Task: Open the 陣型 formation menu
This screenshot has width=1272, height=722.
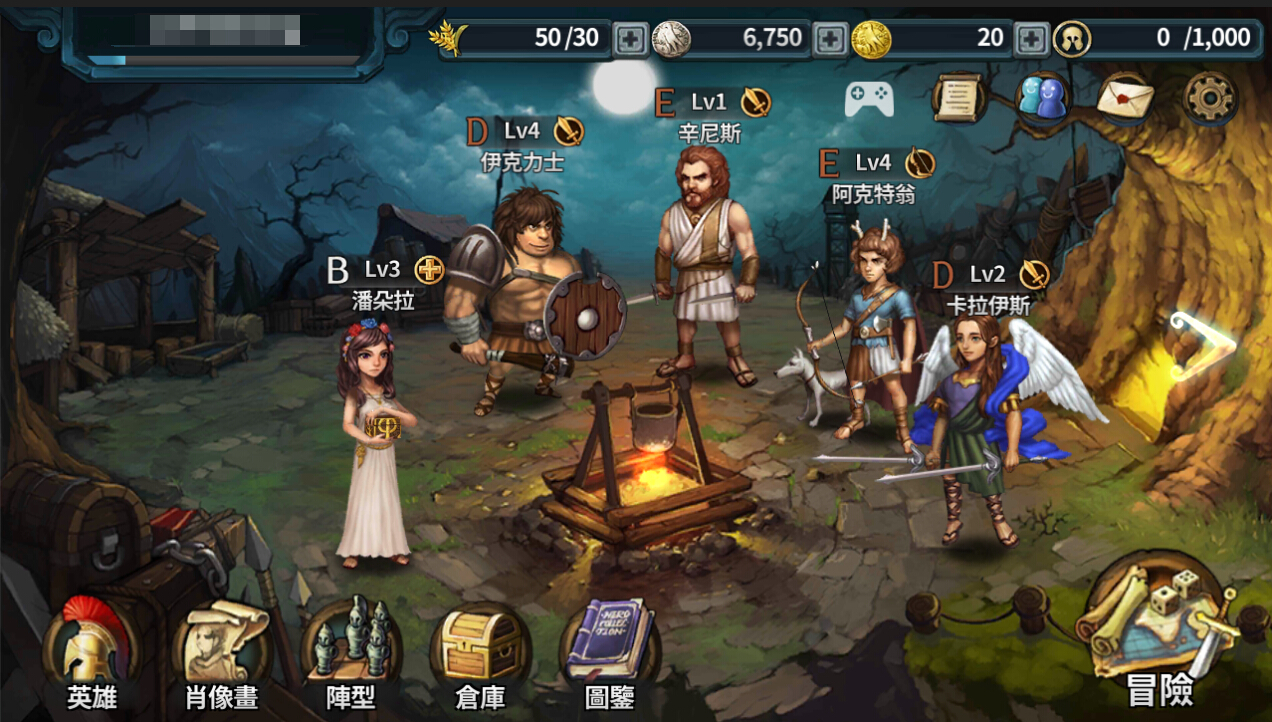Action: (x=351, y=650)
